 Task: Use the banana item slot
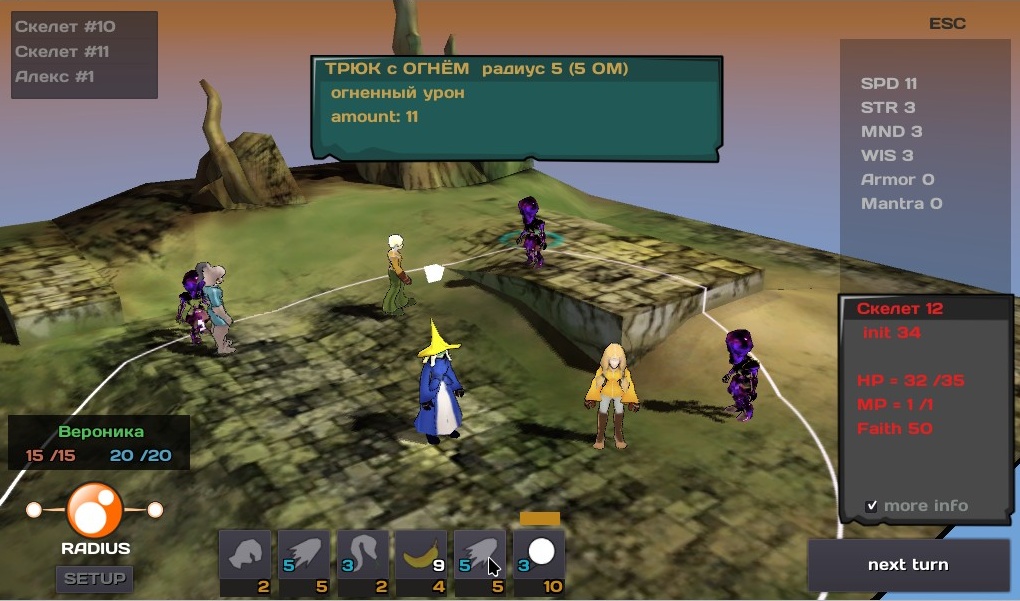421,555
